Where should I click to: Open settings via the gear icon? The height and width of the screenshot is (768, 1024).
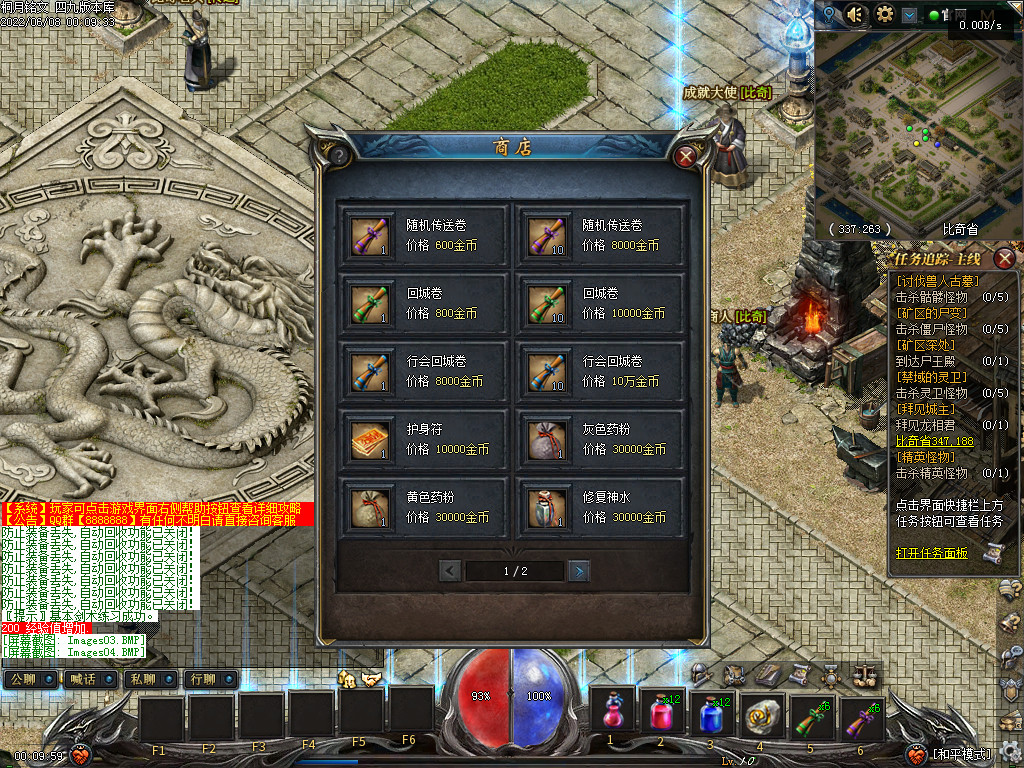pyautogui.click(x=885, y=14)
